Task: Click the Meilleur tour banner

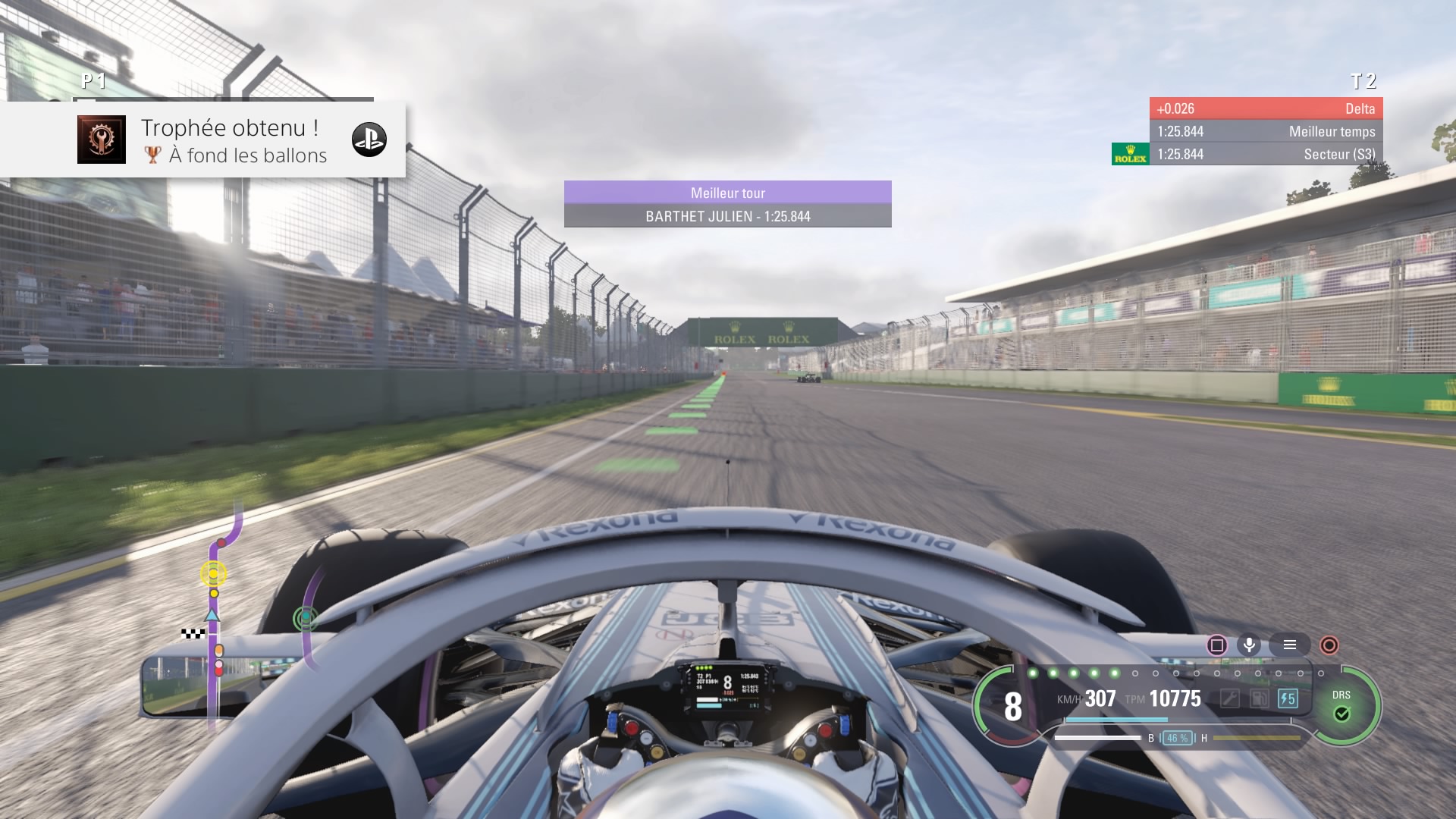Action: [727, 204]
